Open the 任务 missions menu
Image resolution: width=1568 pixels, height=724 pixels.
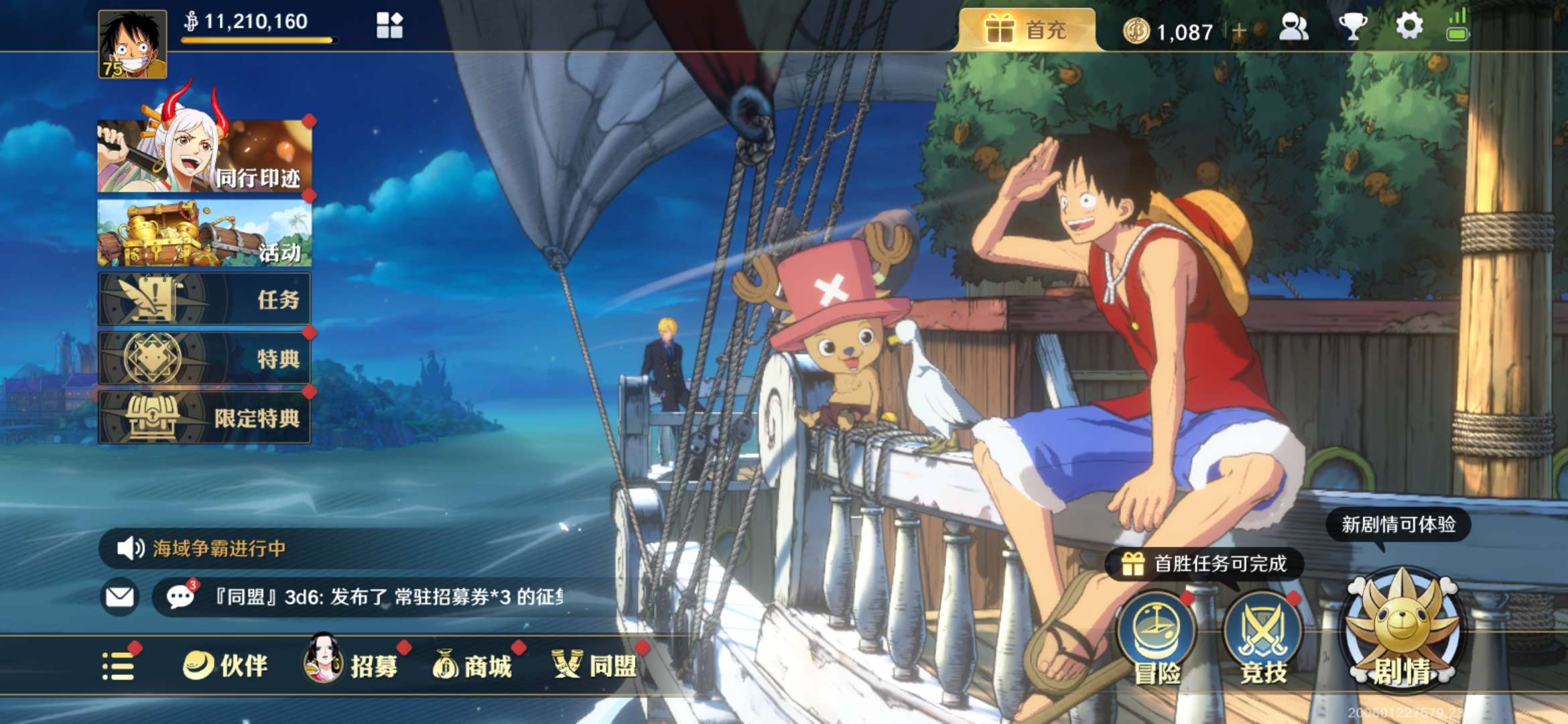pos(204,299)
